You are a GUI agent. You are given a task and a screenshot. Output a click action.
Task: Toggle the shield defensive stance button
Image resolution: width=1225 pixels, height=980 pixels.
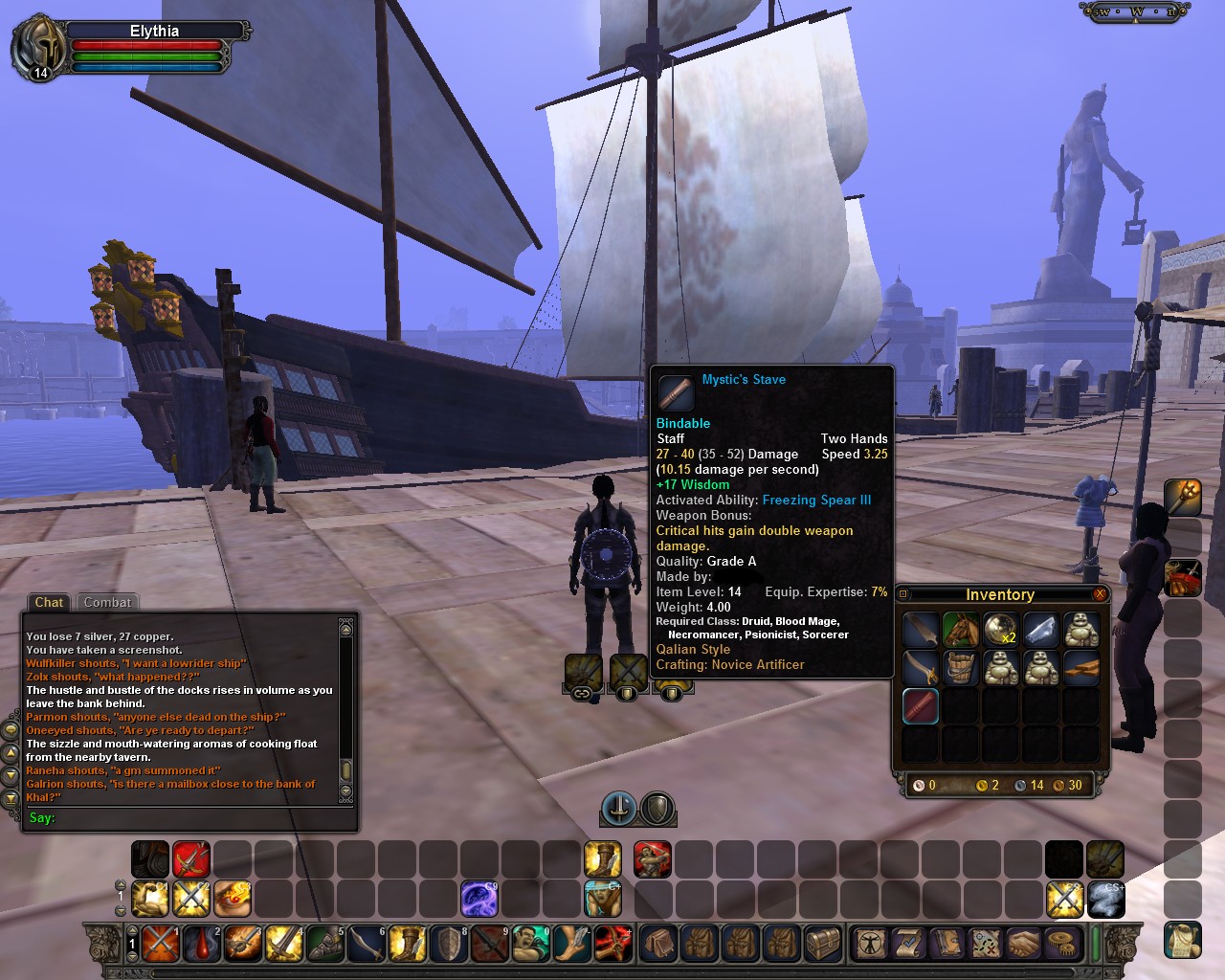[657, 809]
